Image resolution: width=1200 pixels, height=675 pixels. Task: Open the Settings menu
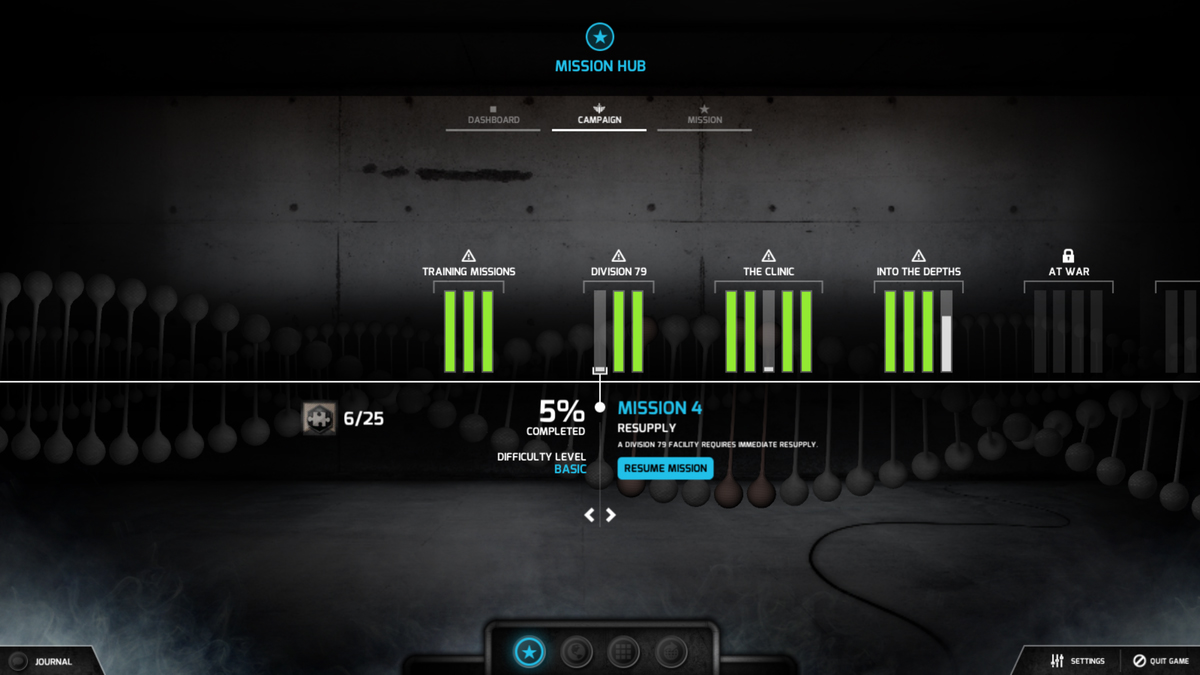1078,661
